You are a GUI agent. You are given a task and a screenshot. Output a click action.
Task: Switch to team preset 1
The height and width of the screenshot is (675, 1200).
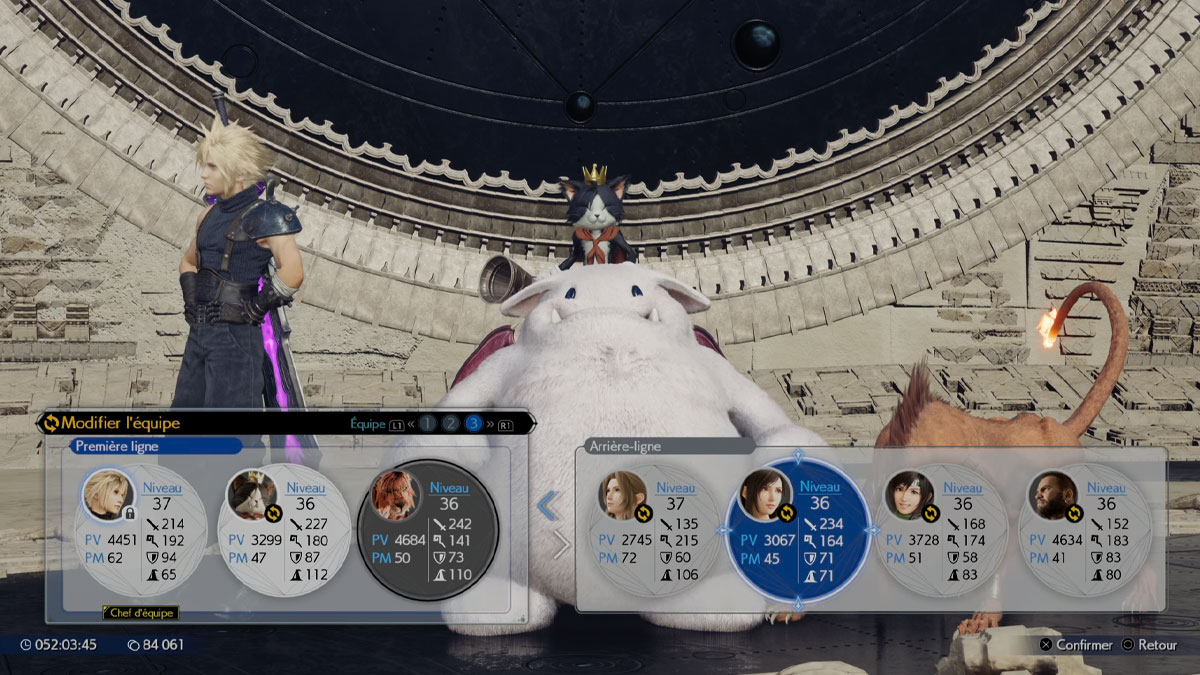428,423
